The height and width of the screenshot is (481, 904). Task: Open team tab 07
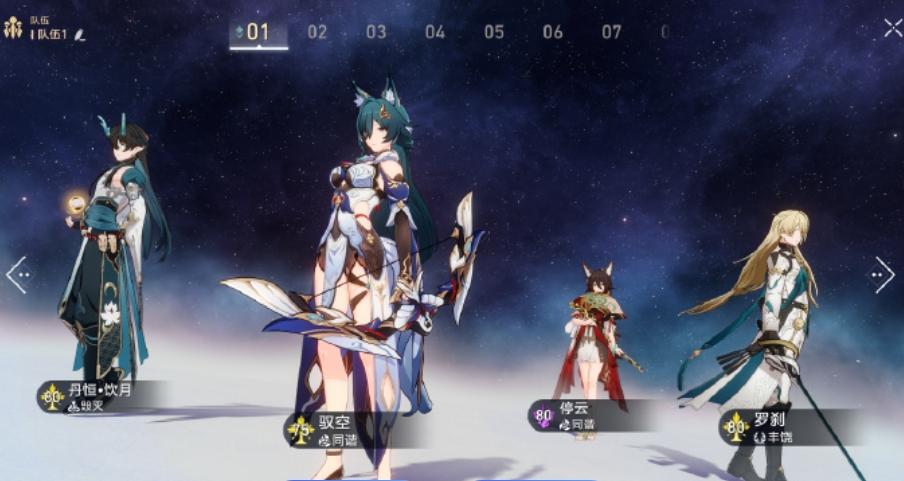612,32
